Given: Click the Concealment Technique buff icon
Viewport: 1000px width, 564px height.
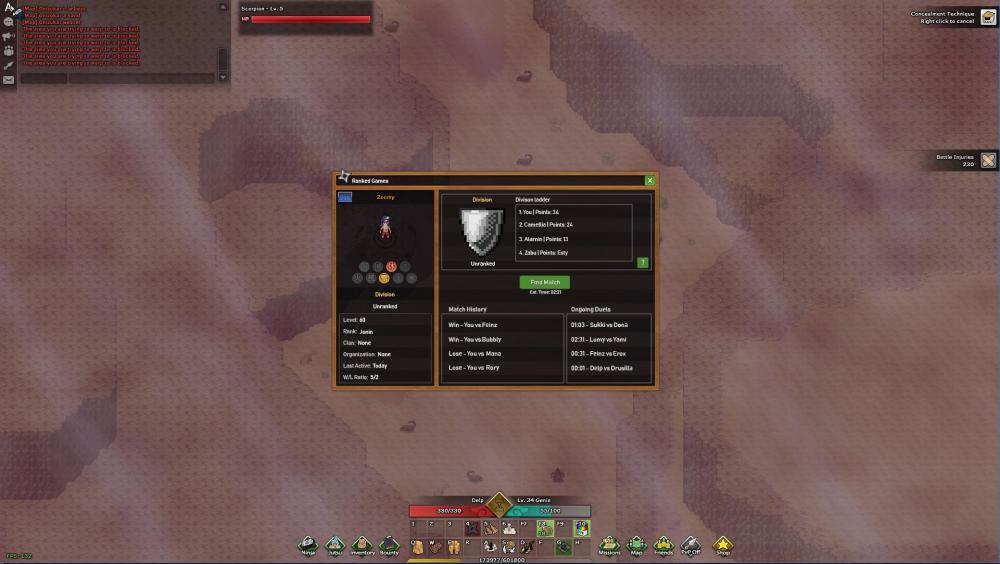Looking at the screenshot, I should (x=988, y=17).
